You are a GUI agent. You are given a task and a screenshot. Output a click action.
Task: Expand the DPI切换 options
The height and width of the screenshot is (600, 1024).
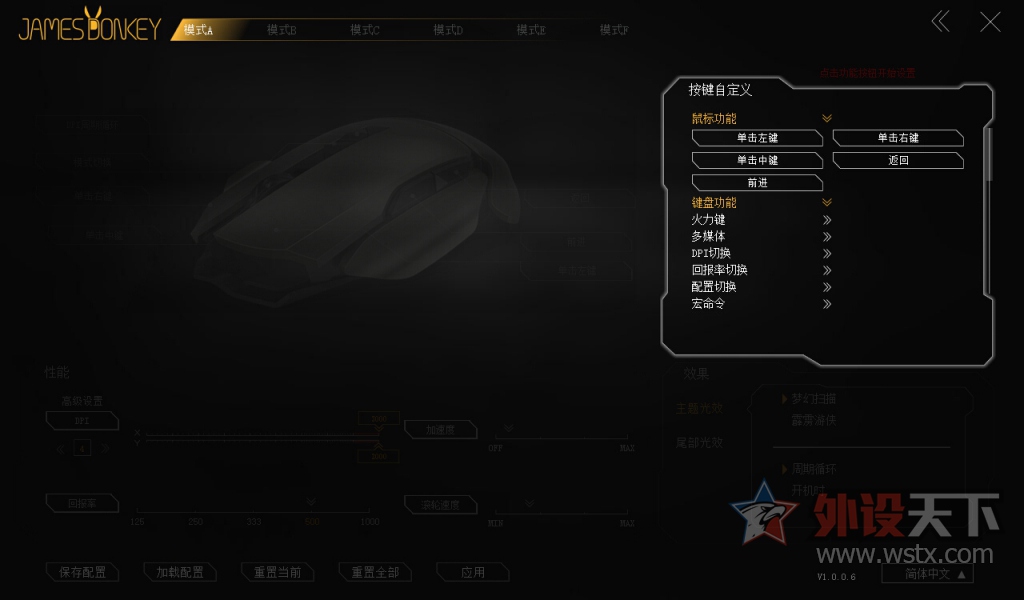[x=827, y=253]
